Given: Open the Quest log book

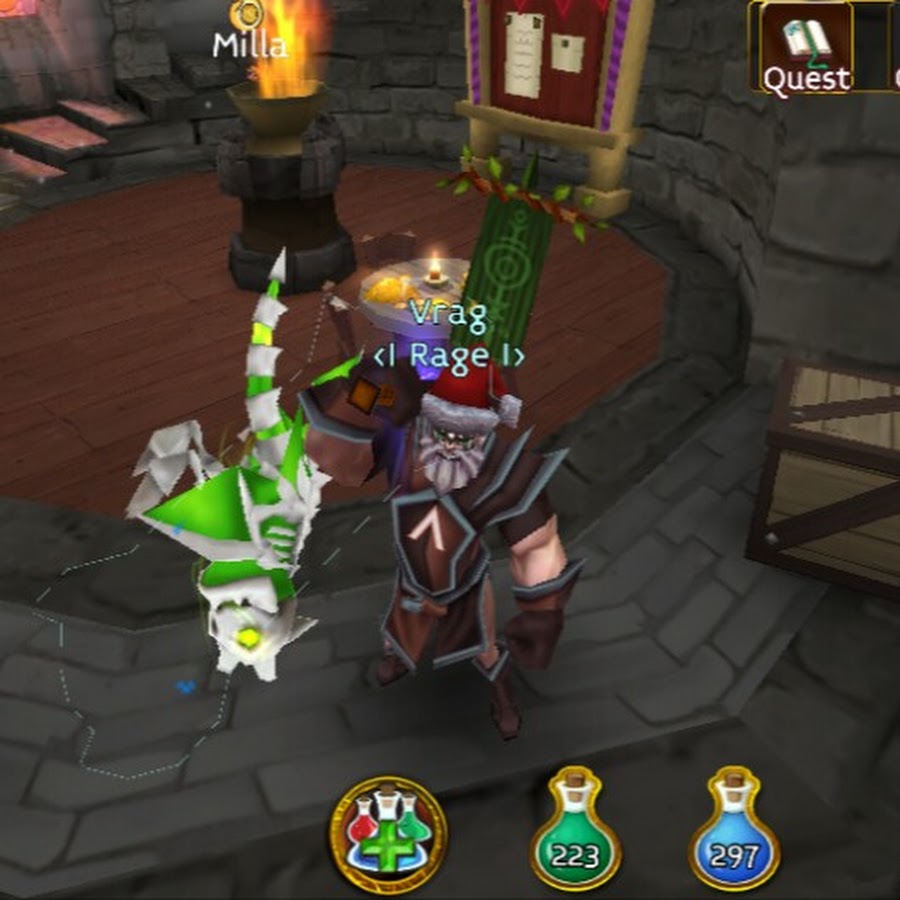Looking at the screenshot, I should pos(806,46).
